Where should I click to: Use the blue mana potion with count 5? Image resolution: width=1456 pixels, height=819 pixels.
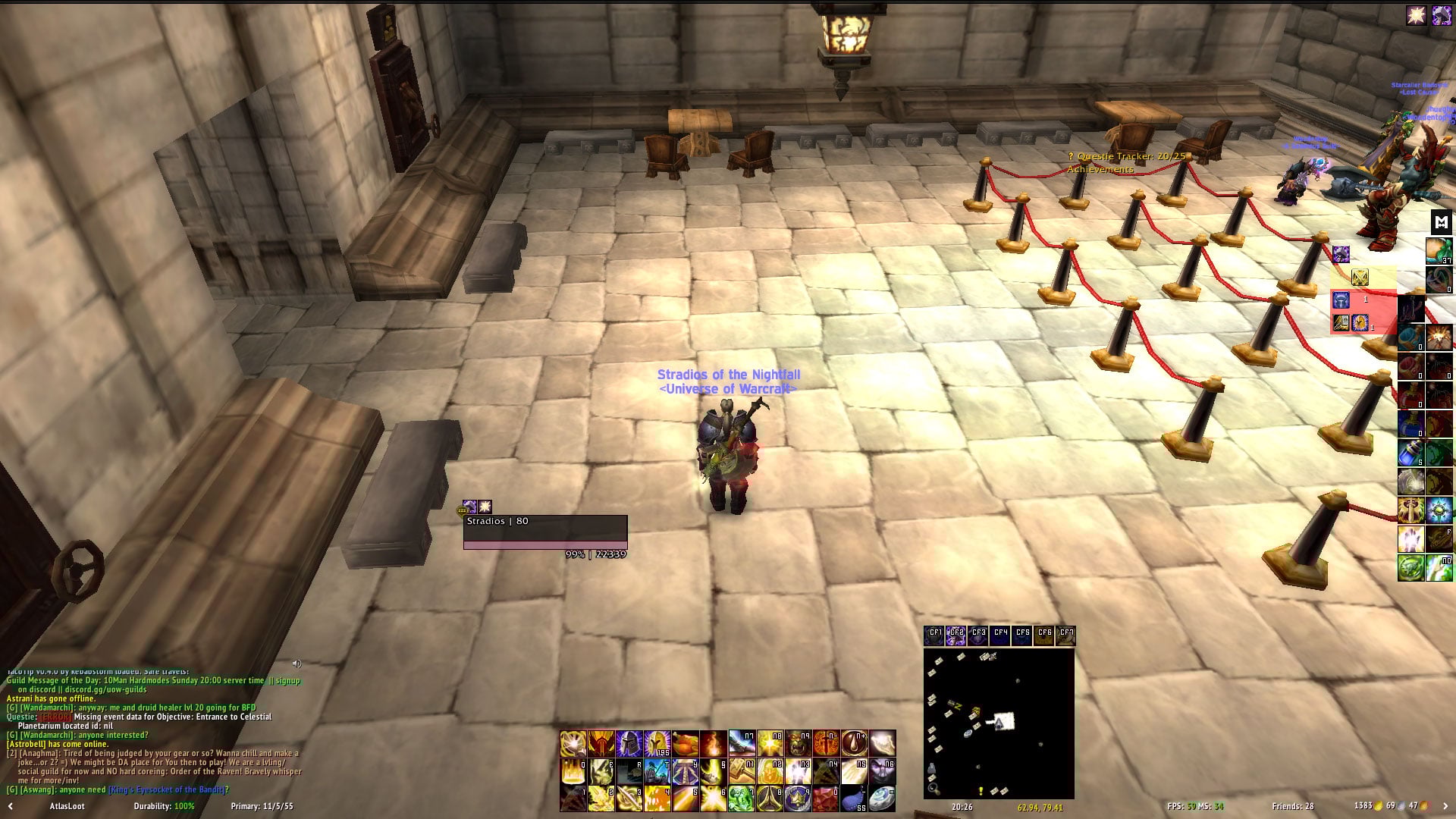(1410, 453)
